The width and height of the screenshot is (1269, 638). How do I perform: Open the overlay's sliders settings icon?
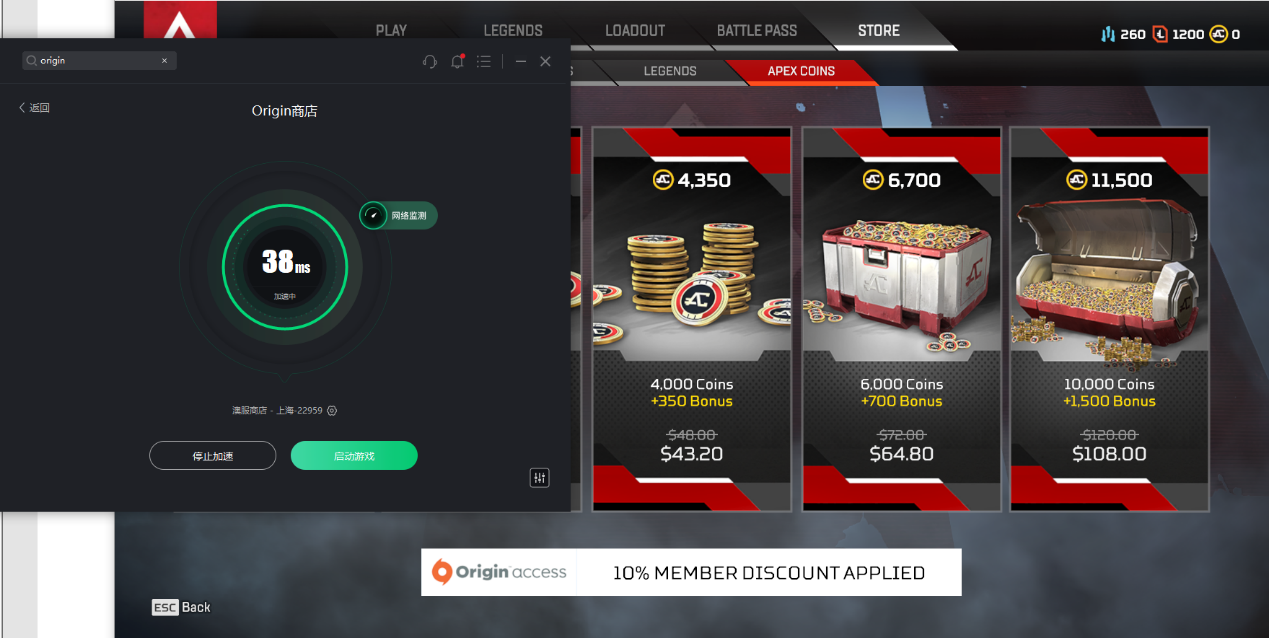pyautogui.click(x=540, y=478)
